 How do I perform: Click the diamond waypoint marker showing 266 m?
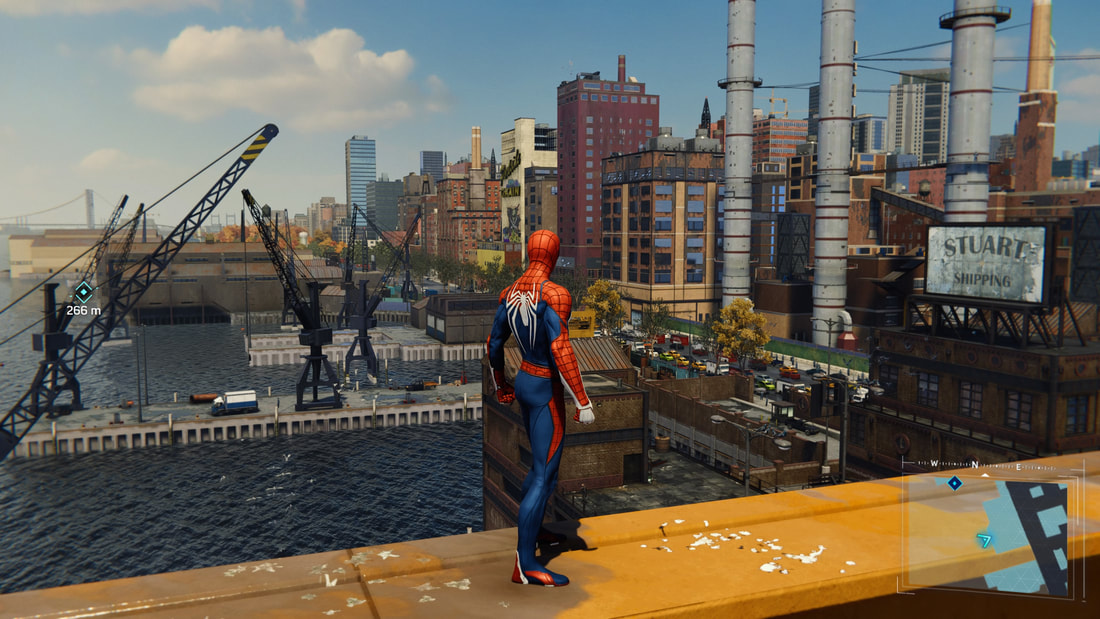pos(84,292)
